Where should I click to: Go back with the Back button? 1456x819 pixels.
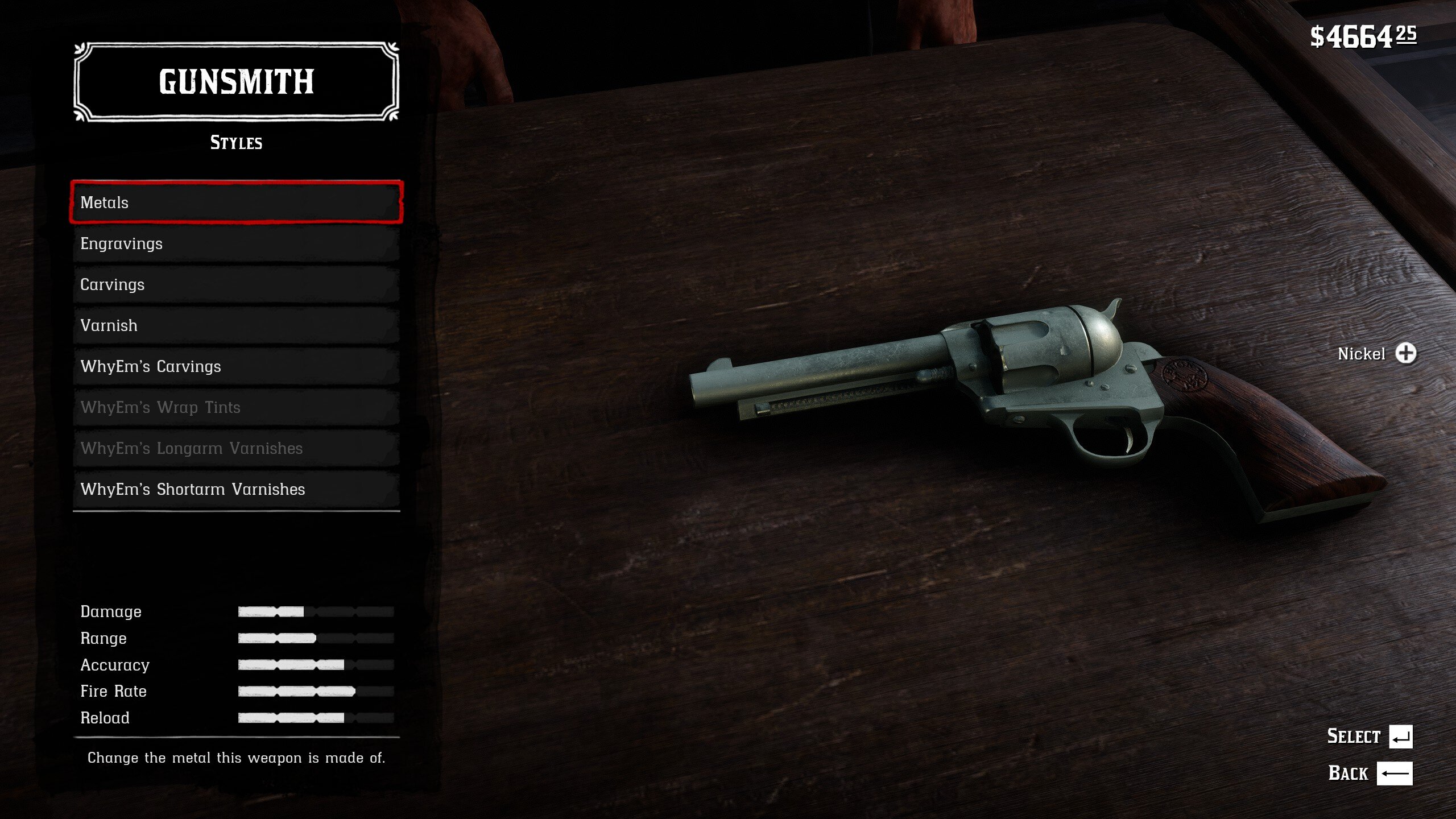coord(1394,773)
